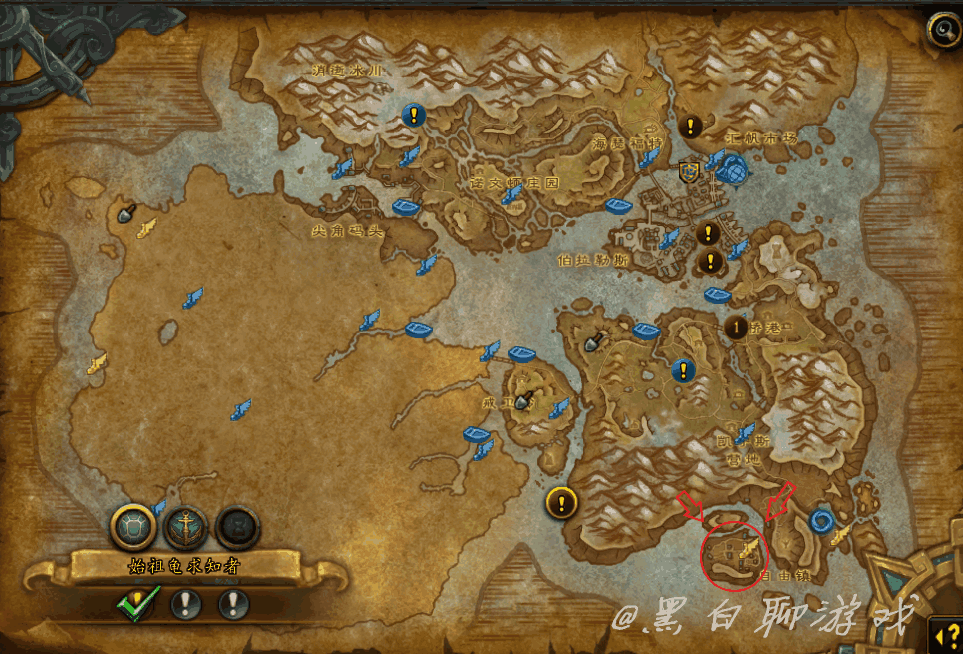Select the numbered "1" marker at 桥港
Screen dimensions: 963x654
pyautogui.click(x=737, y=327)
